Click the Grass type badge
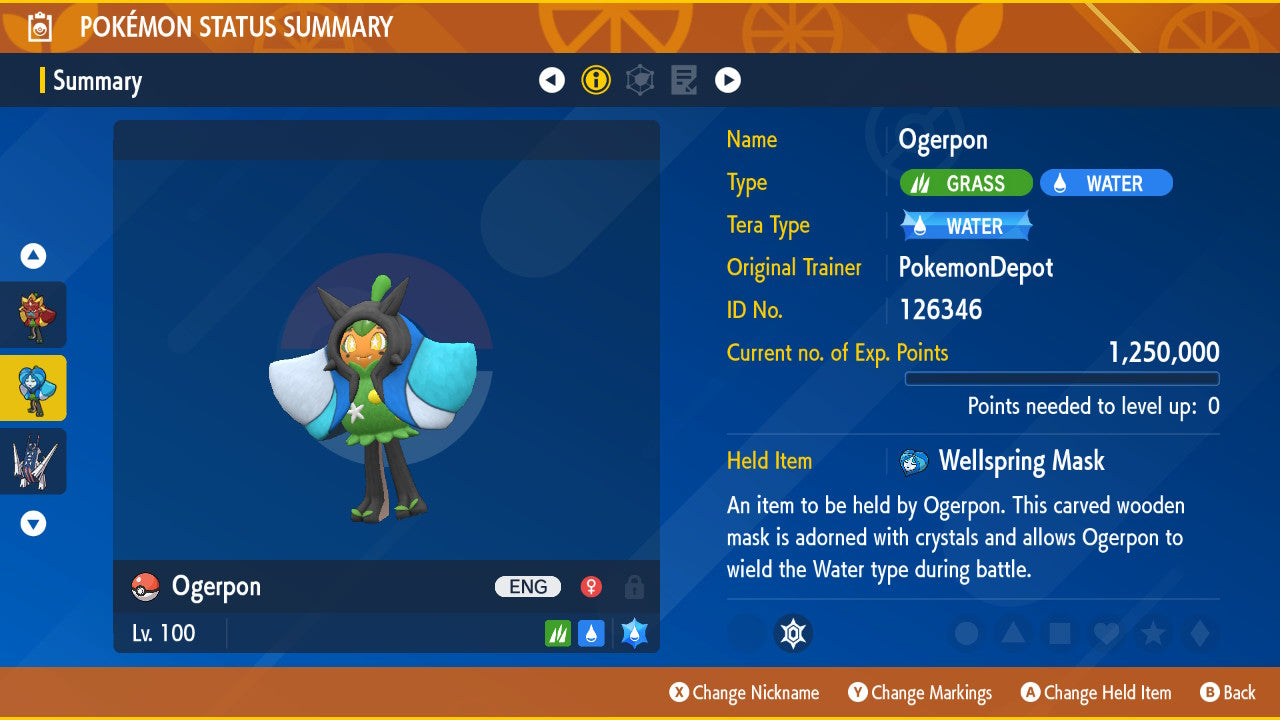This screenshot has height=720, width=1280. coord(966,183)
